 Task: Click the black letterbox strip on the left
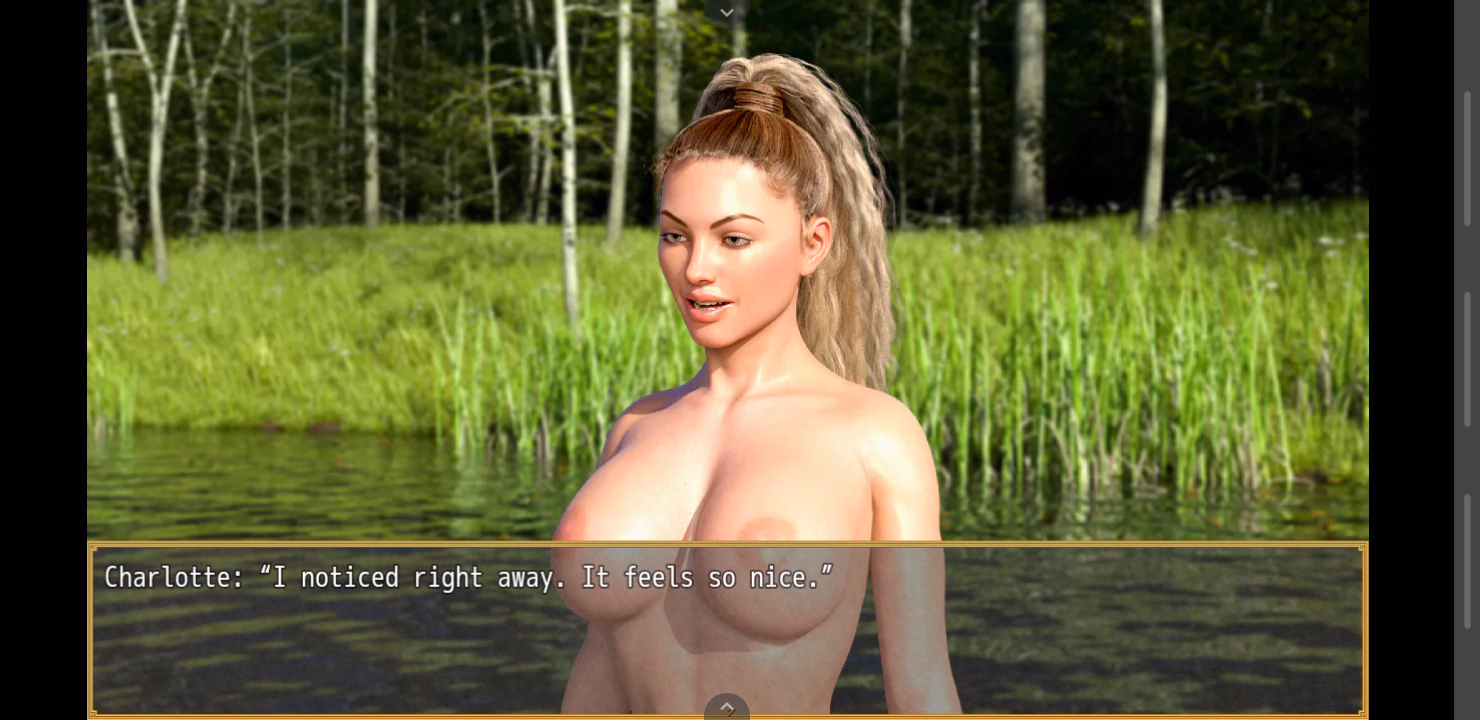(x=45, y=360)
